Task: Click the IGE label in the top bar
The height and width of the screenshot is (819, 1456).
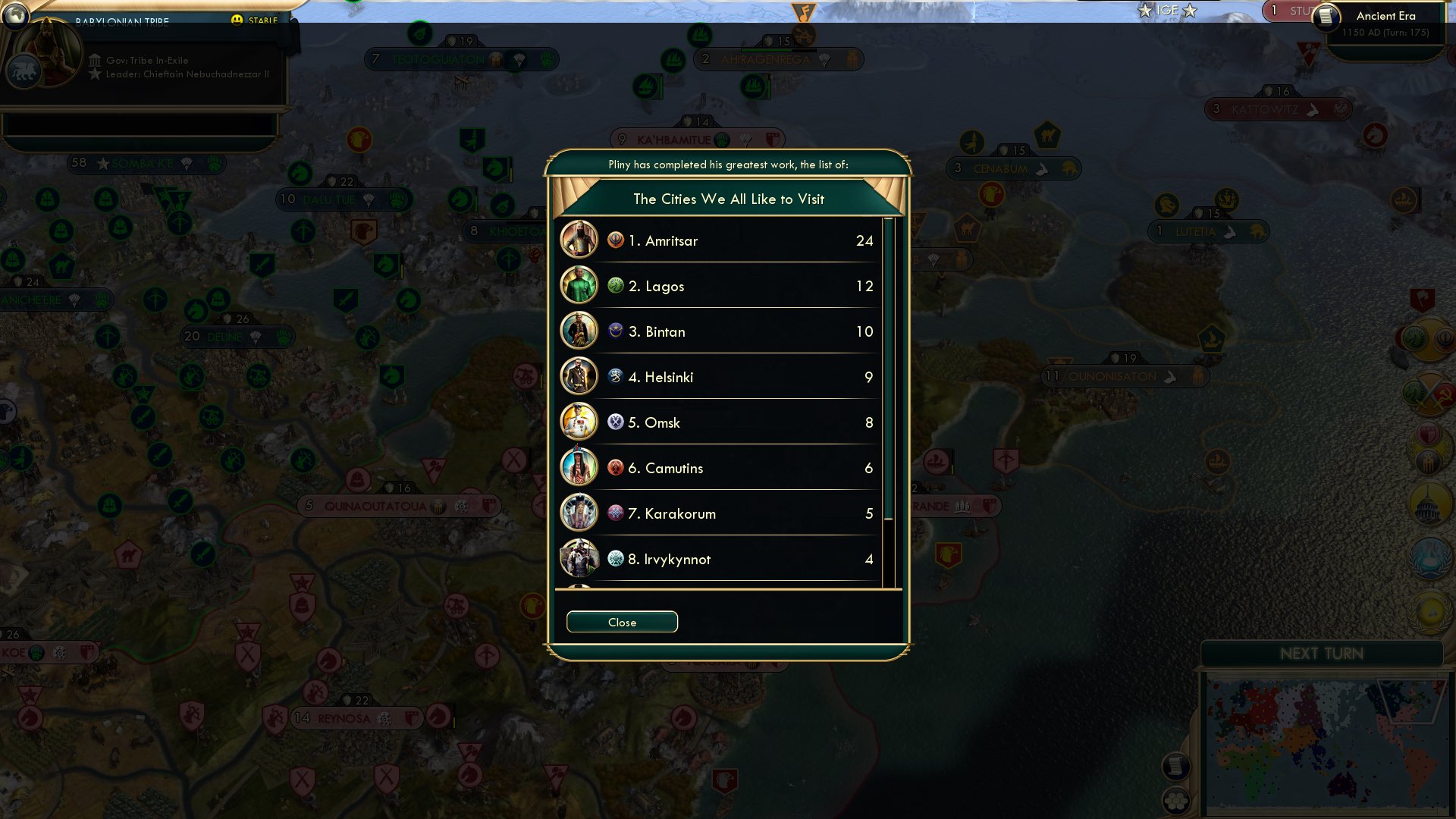Action: point(1169,11)
